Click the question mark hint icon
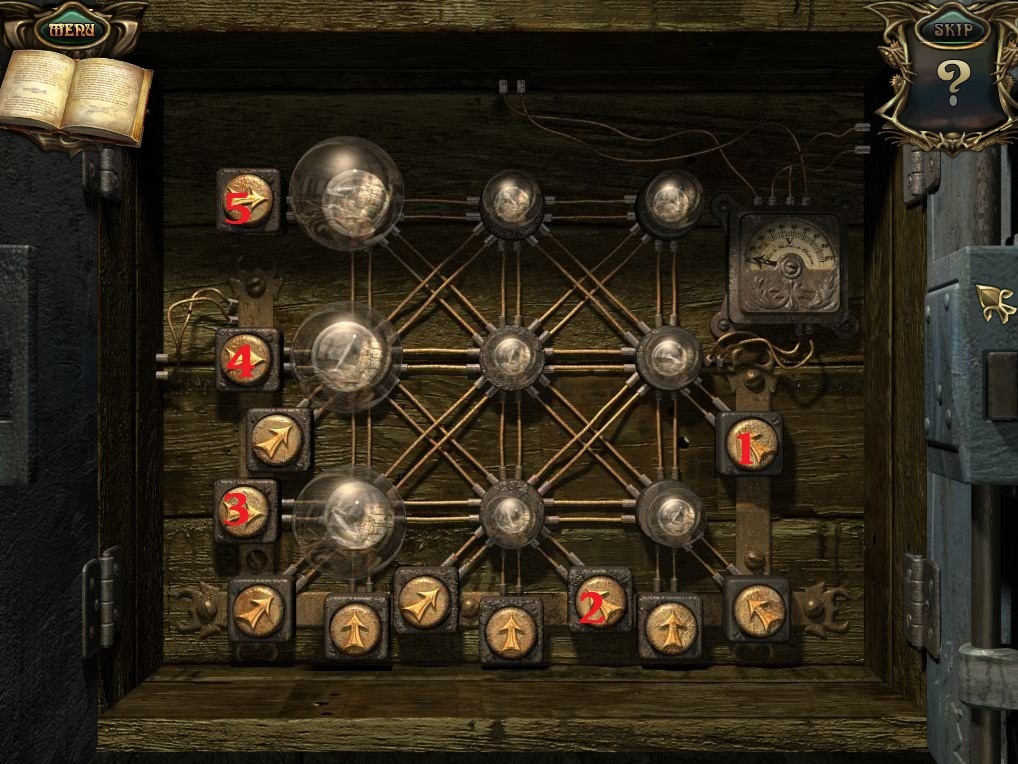Image resolution: width=1018 pixels, height=764 pixels. (951, 86)
